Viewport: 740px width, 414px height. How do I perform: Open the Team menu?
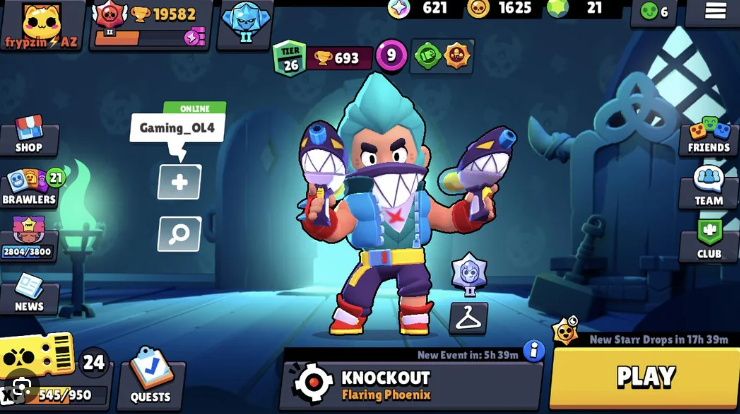click(x=708, y=186)
